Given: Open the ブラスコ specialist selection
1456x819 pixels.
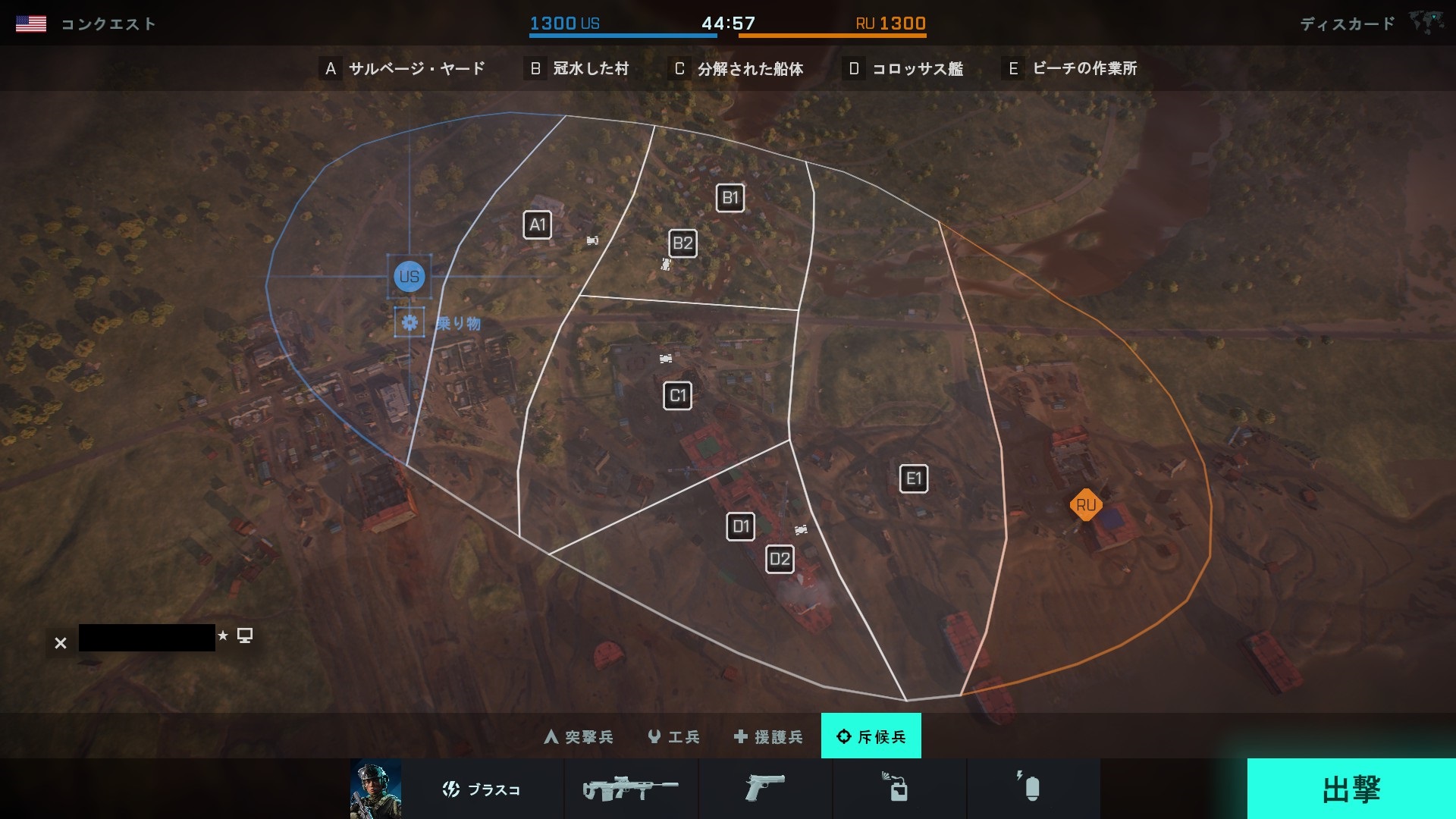Looking at the screenshot, I should 482,789.
